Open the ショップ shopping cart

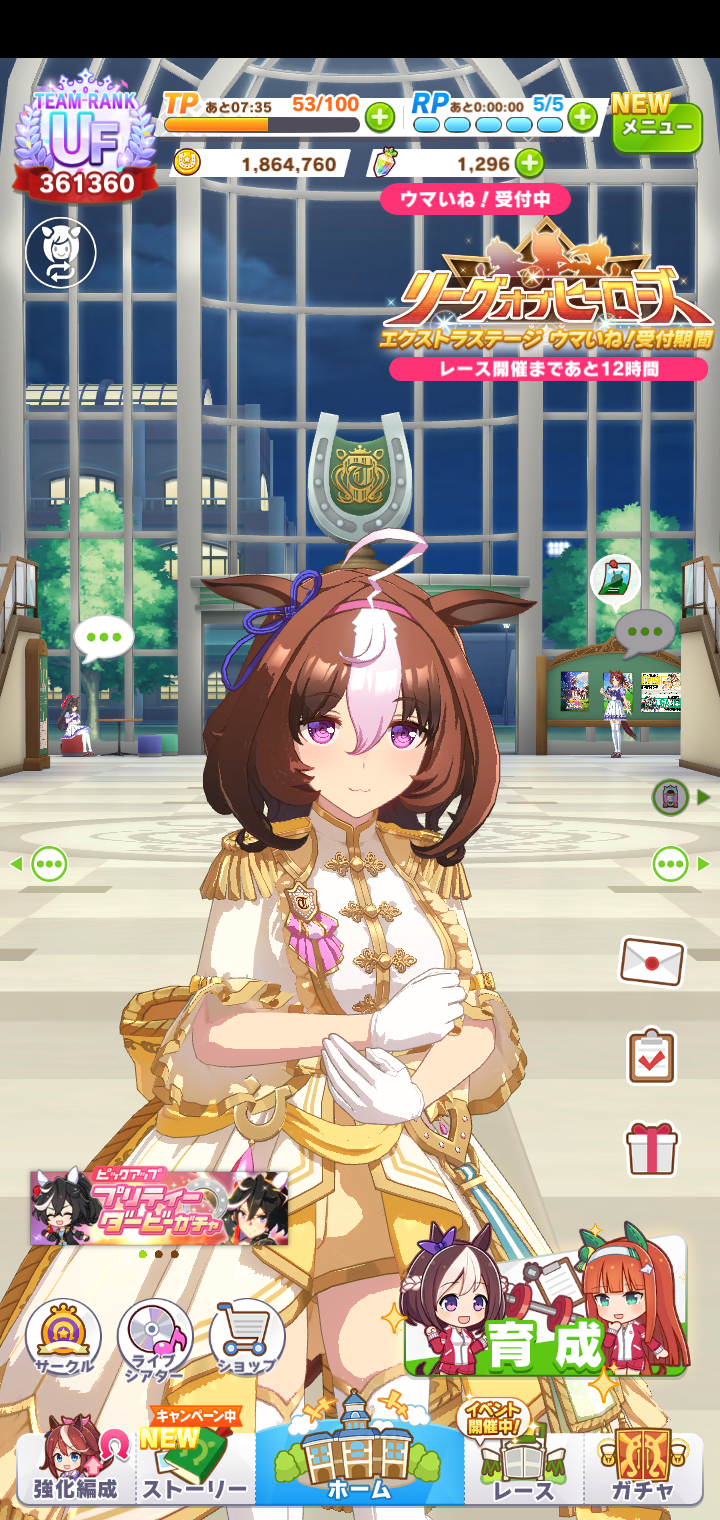tap(247, 1338)
